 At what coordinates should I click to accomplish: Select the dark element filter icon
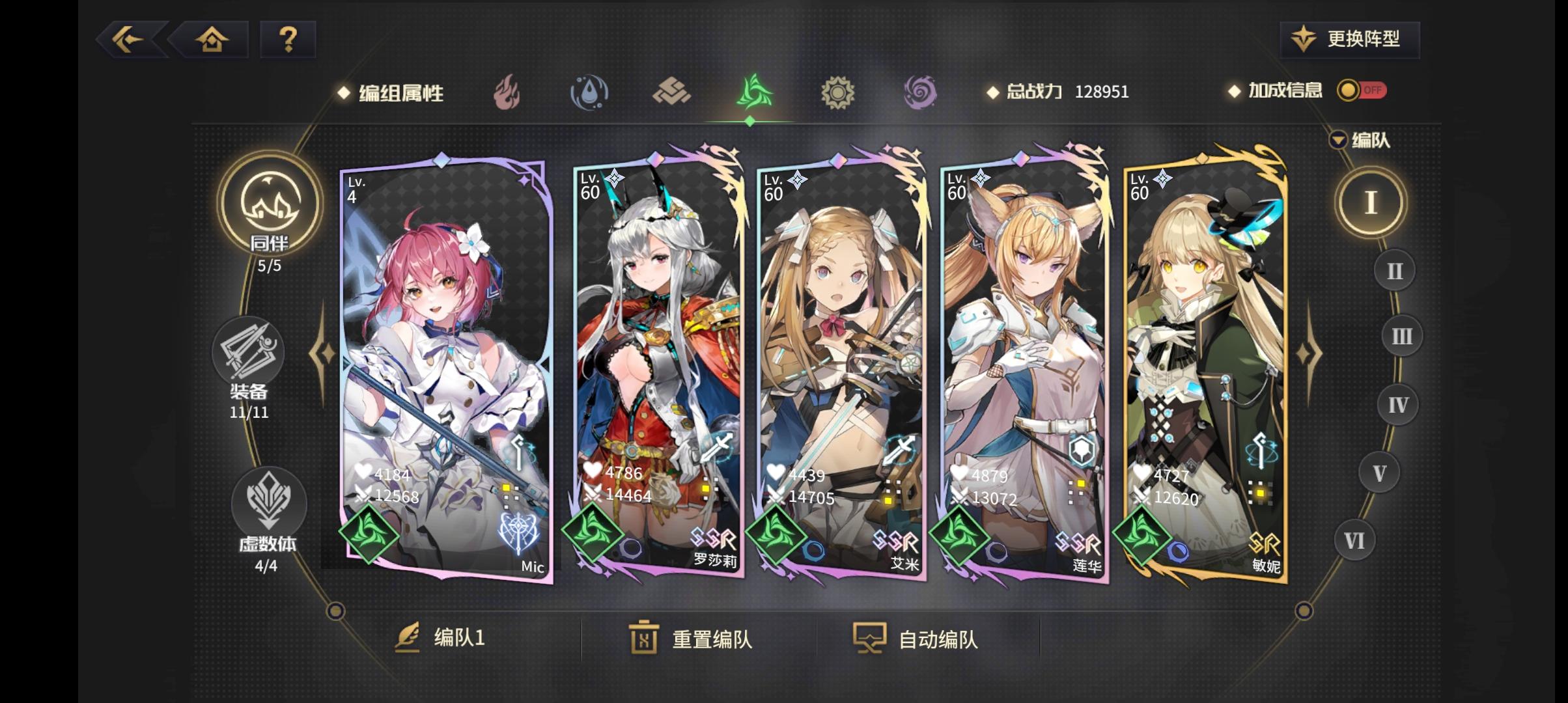[921, 92]
